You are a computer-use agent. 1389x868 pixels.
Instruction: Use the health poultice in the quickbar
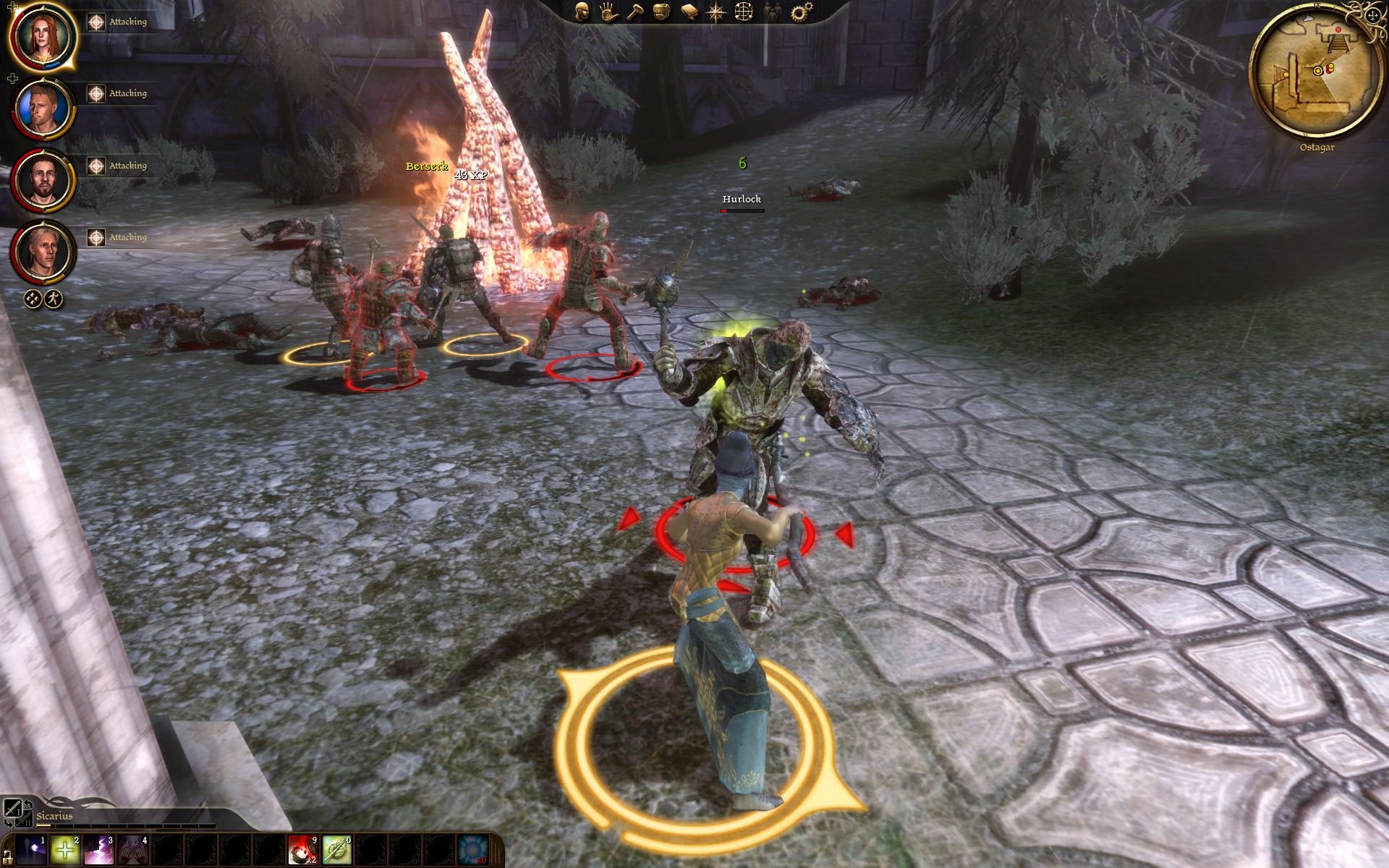304,848
